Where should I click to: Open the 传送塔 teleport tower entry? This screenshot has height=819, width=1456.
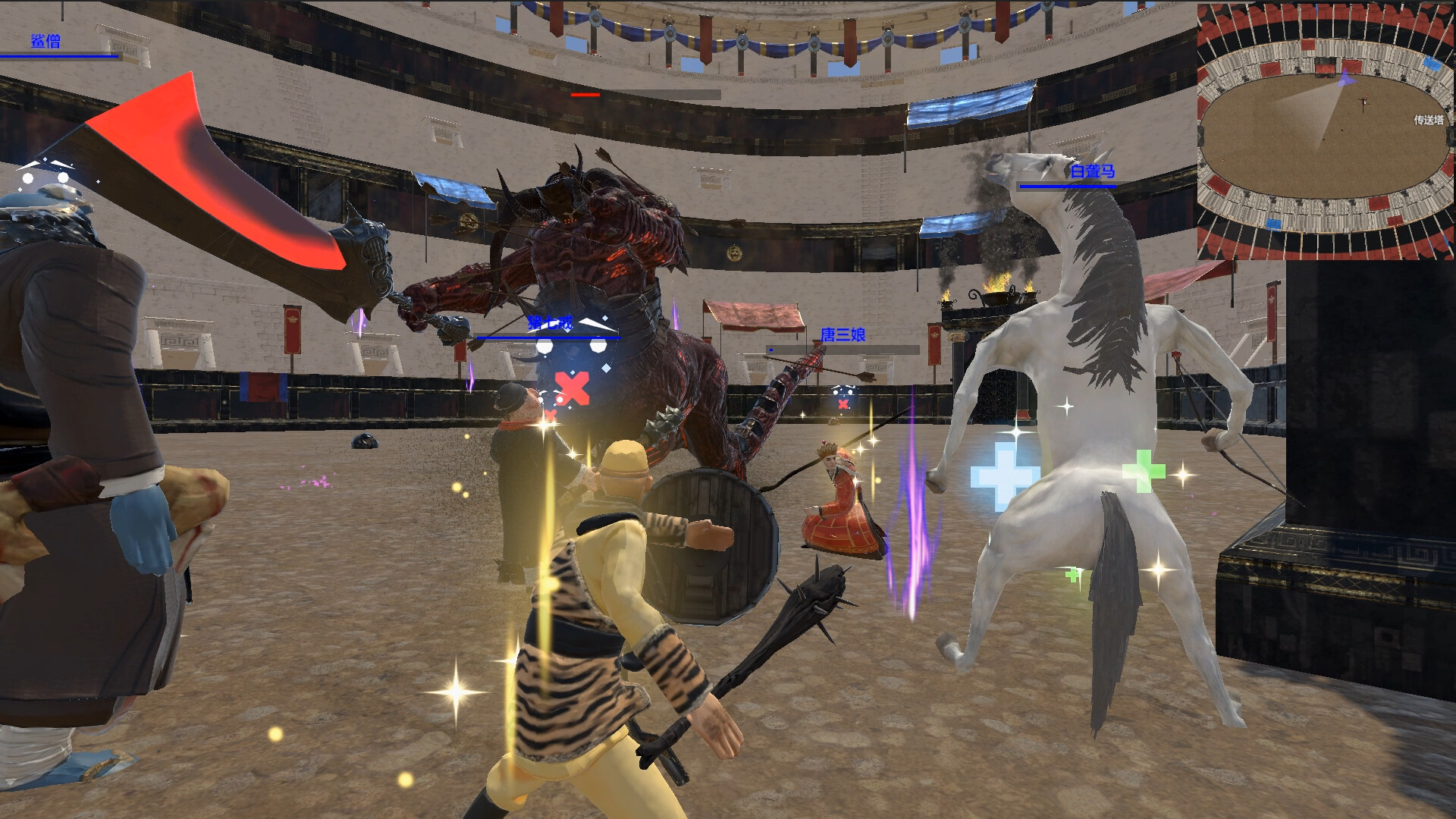pos(1429,119)
